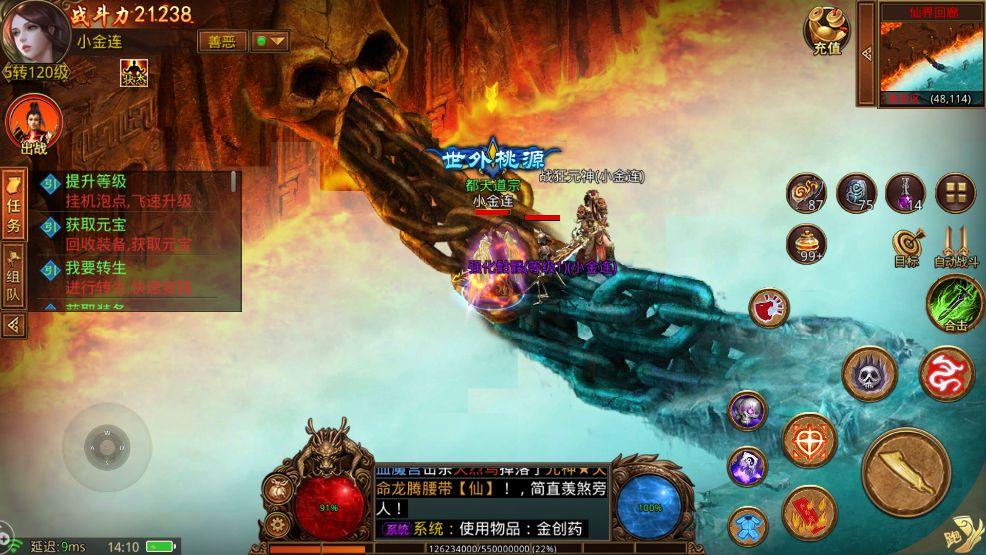Cast the flaming skull skill
The width and height of the screenshot is (986, 555).
pyautogui.click(x=869, y=374)
